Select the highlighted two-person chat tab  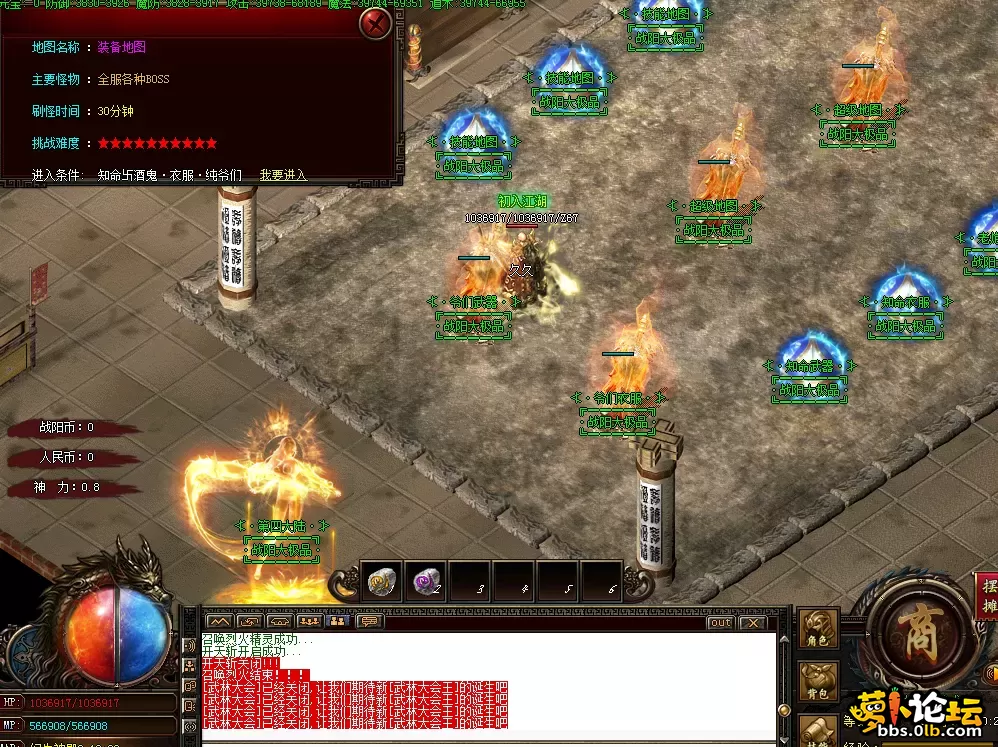point(338,622)
